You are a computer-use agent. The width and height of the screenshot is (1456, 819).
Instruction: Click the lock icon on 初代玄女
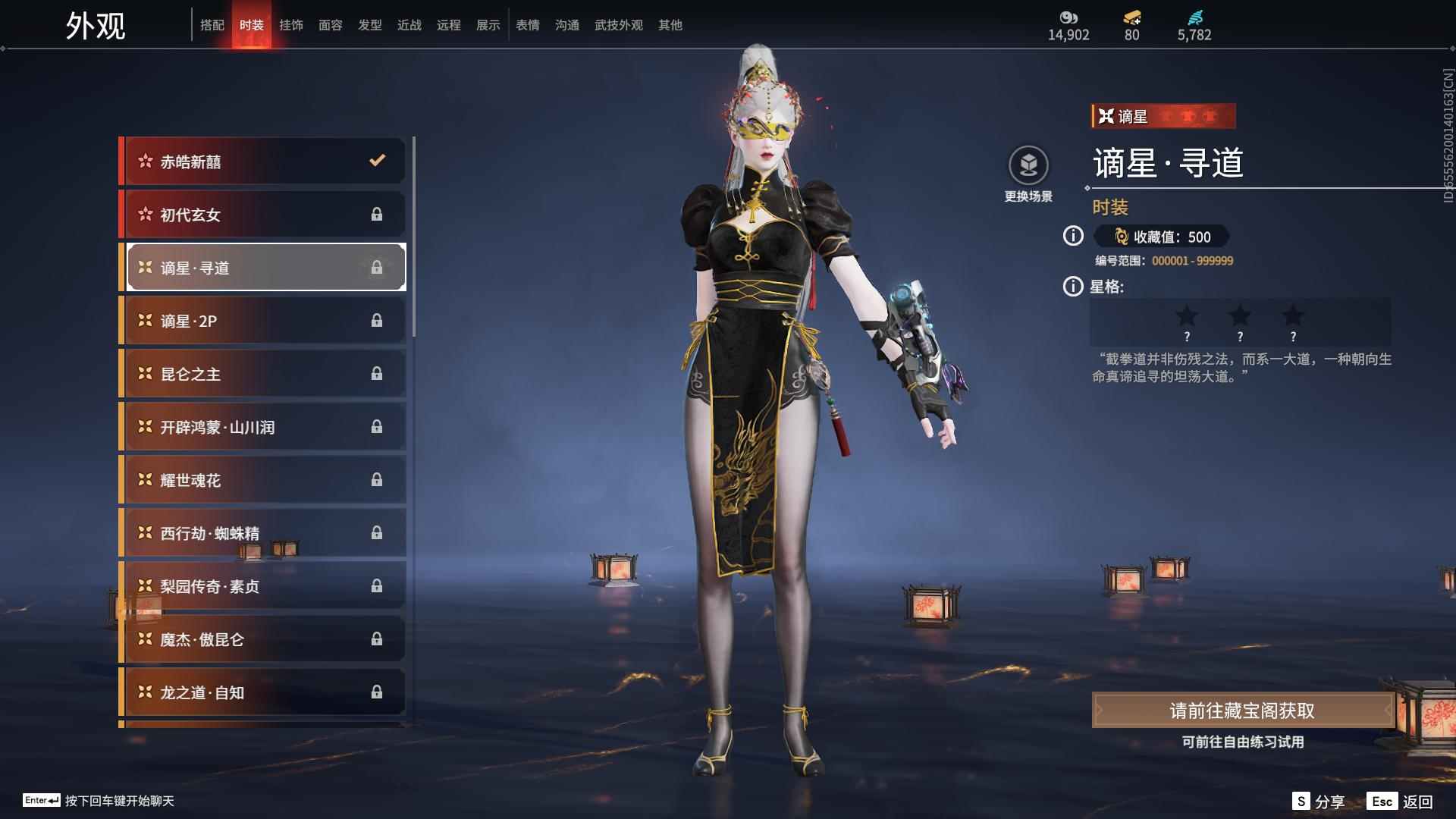[377, 215]
